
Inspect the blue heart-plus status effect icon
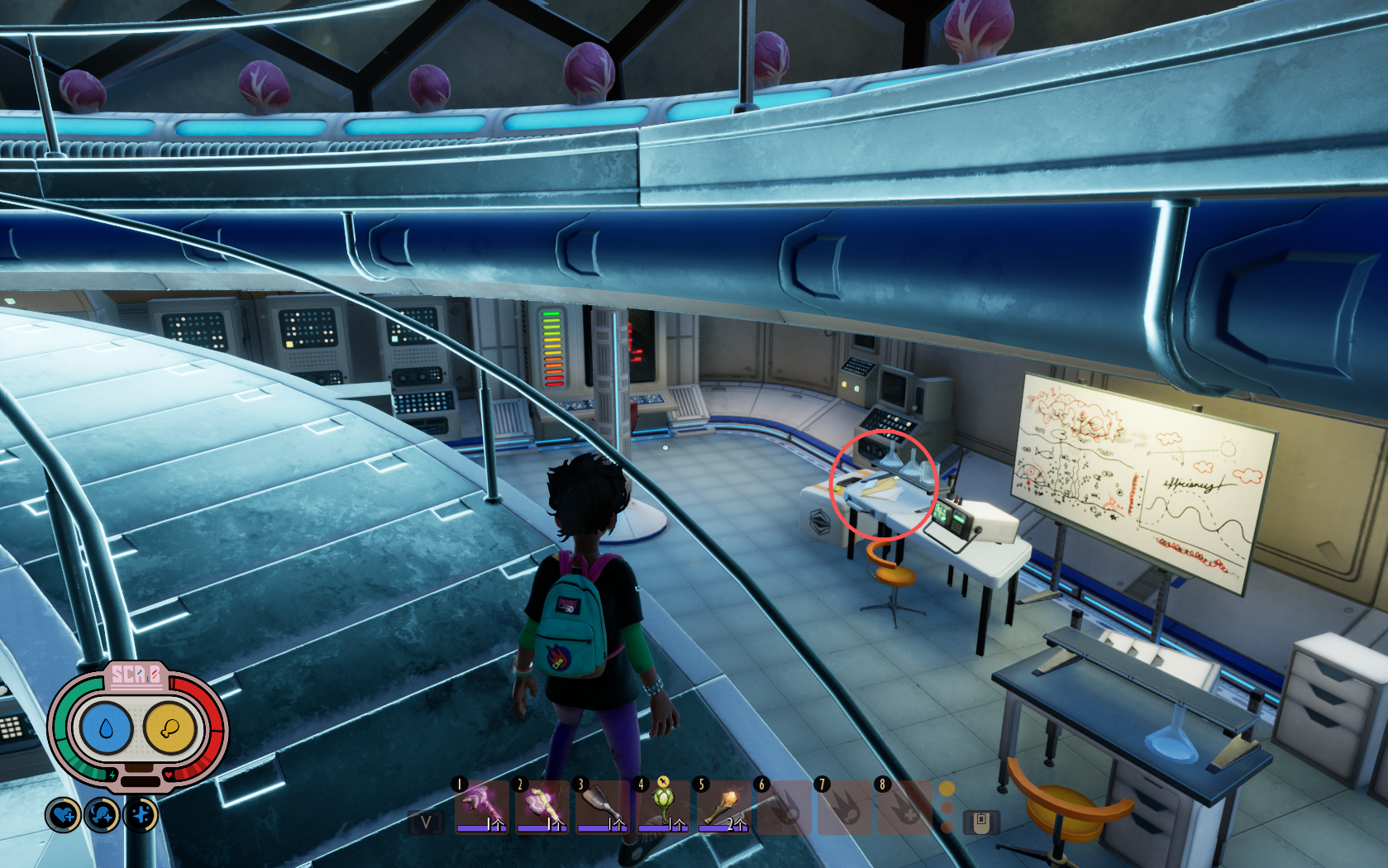click(x=63, y=816)
